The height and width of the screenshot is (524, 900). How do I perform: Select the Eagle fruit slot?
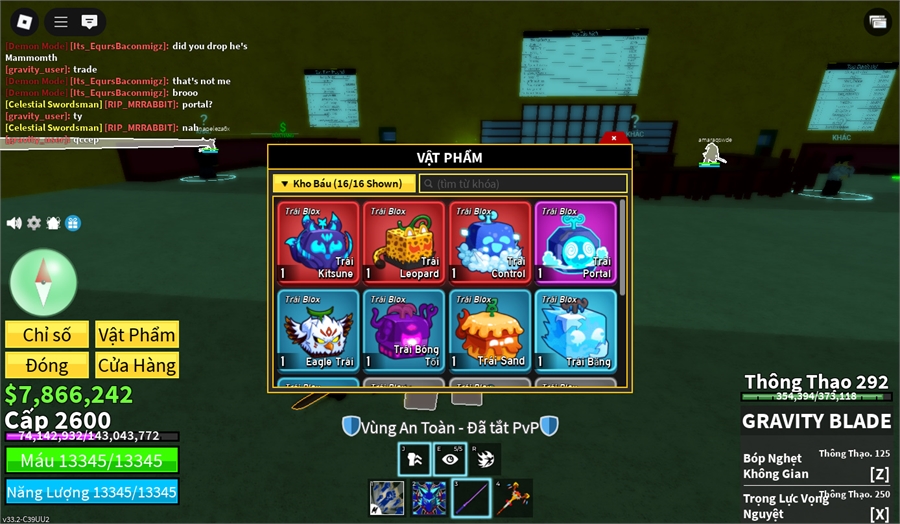318,330
